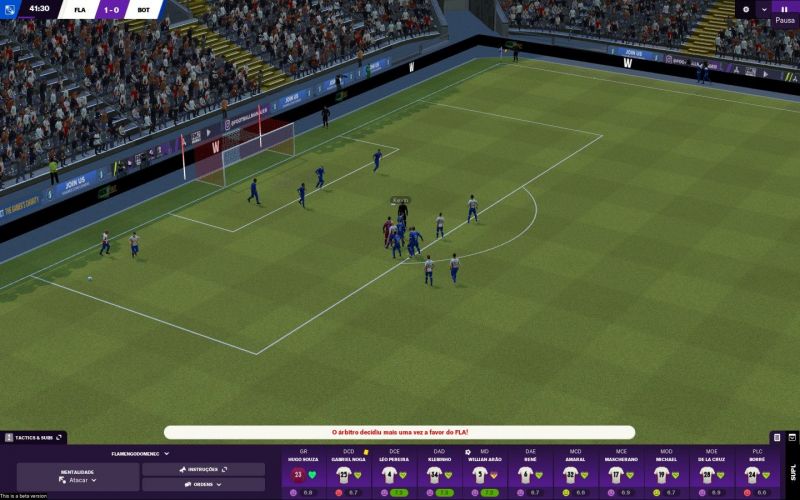800x500 pixels.
Task: Select goalkeeper Hugo Souza's player card
Action: 302,473
